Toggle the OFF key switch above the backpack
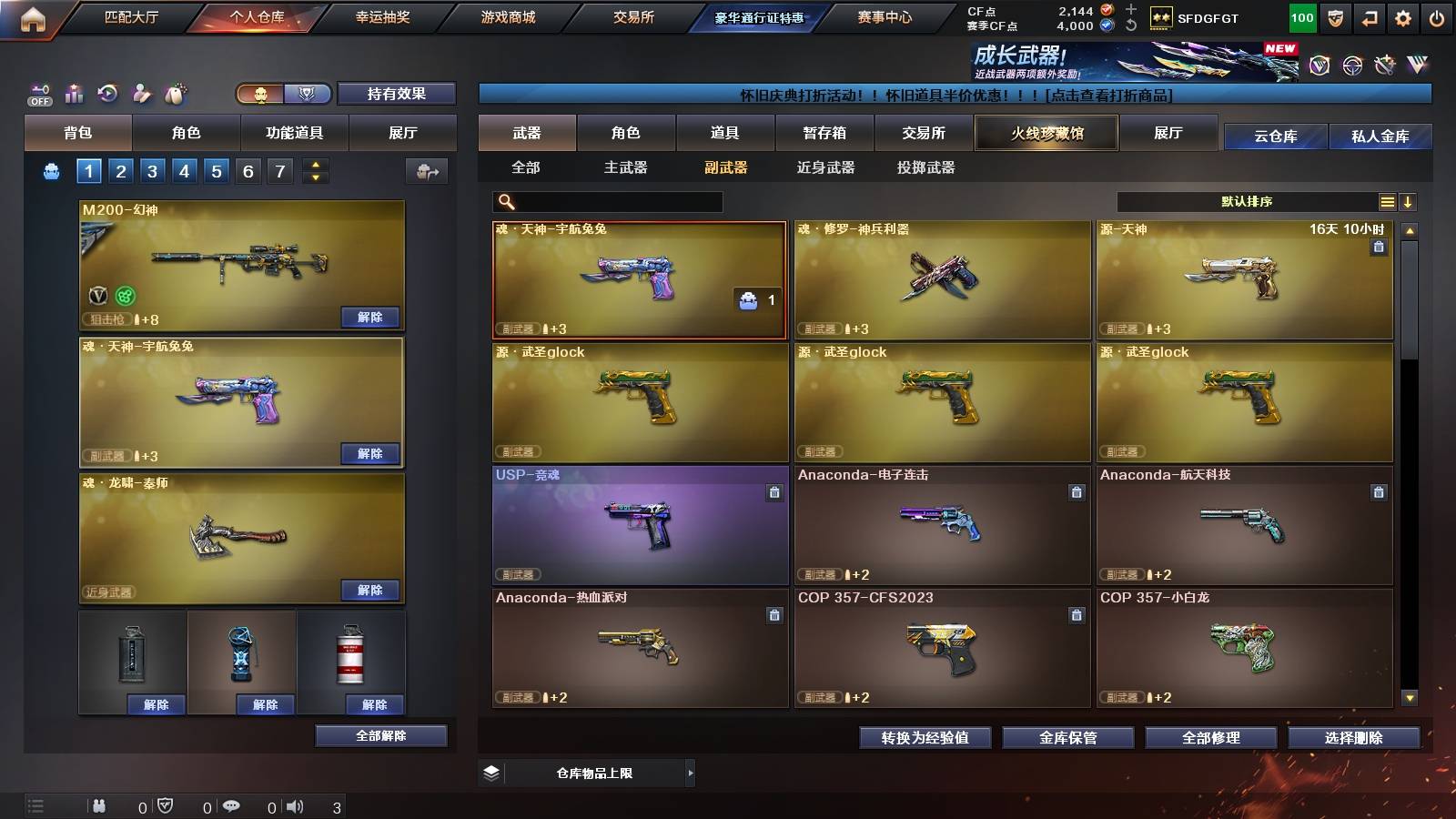1456x819 pixels. [x=37, y=93]
